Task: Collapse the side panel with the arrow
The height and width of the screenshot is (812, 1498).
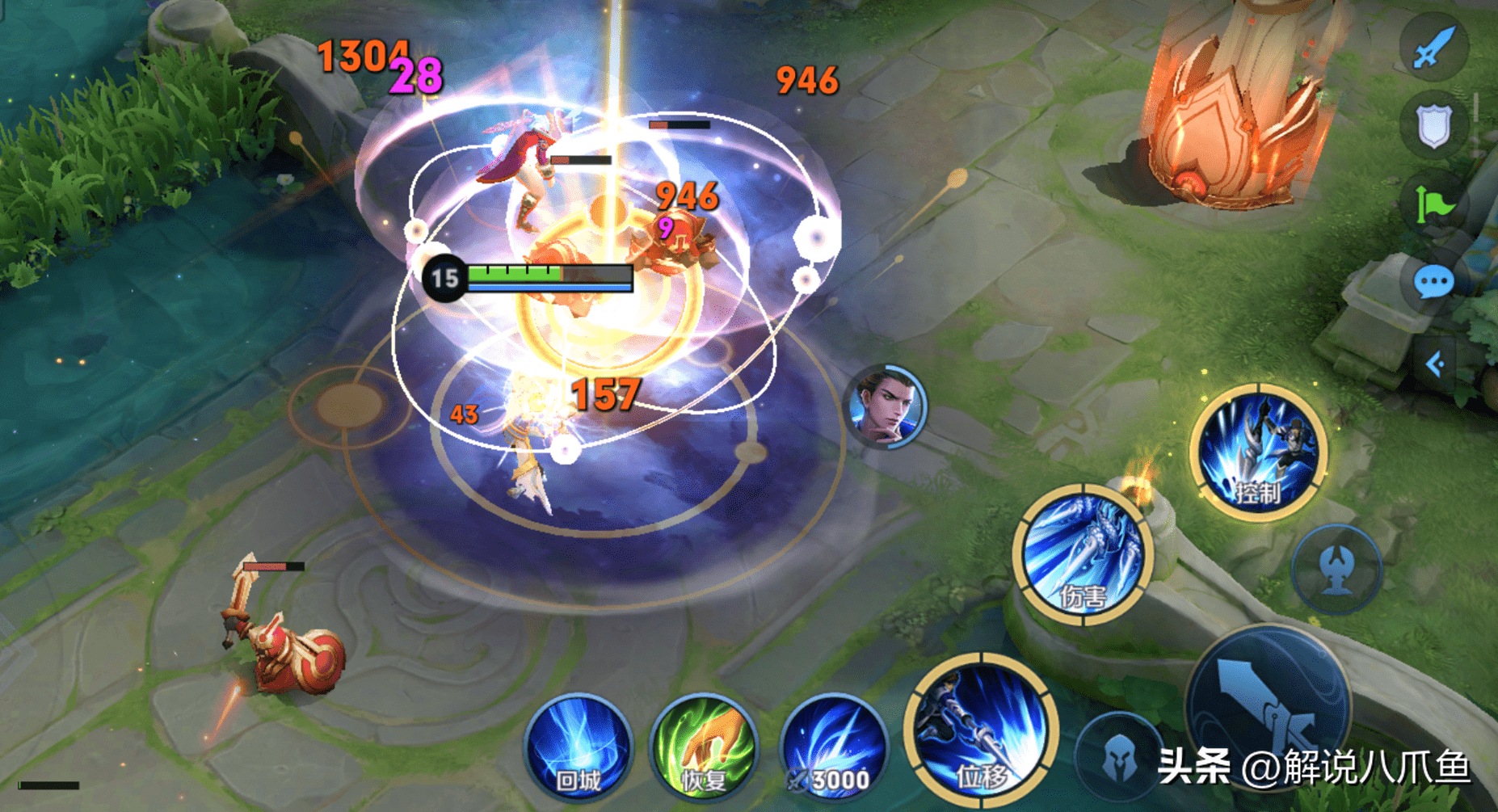Action: pyautogui.click(x=1435, y=365)
